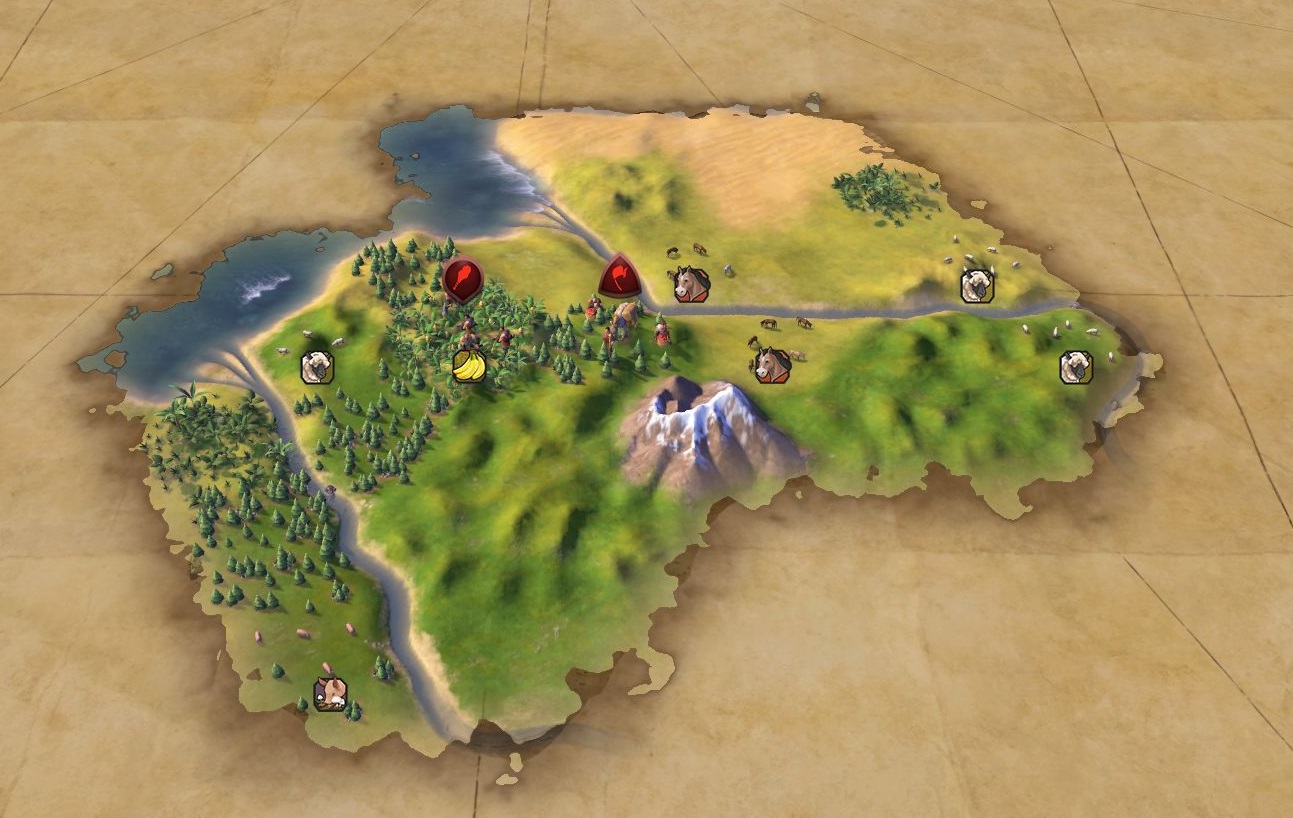Click the bananas resource icon
1293x818 pixels.
coord(468,367)
